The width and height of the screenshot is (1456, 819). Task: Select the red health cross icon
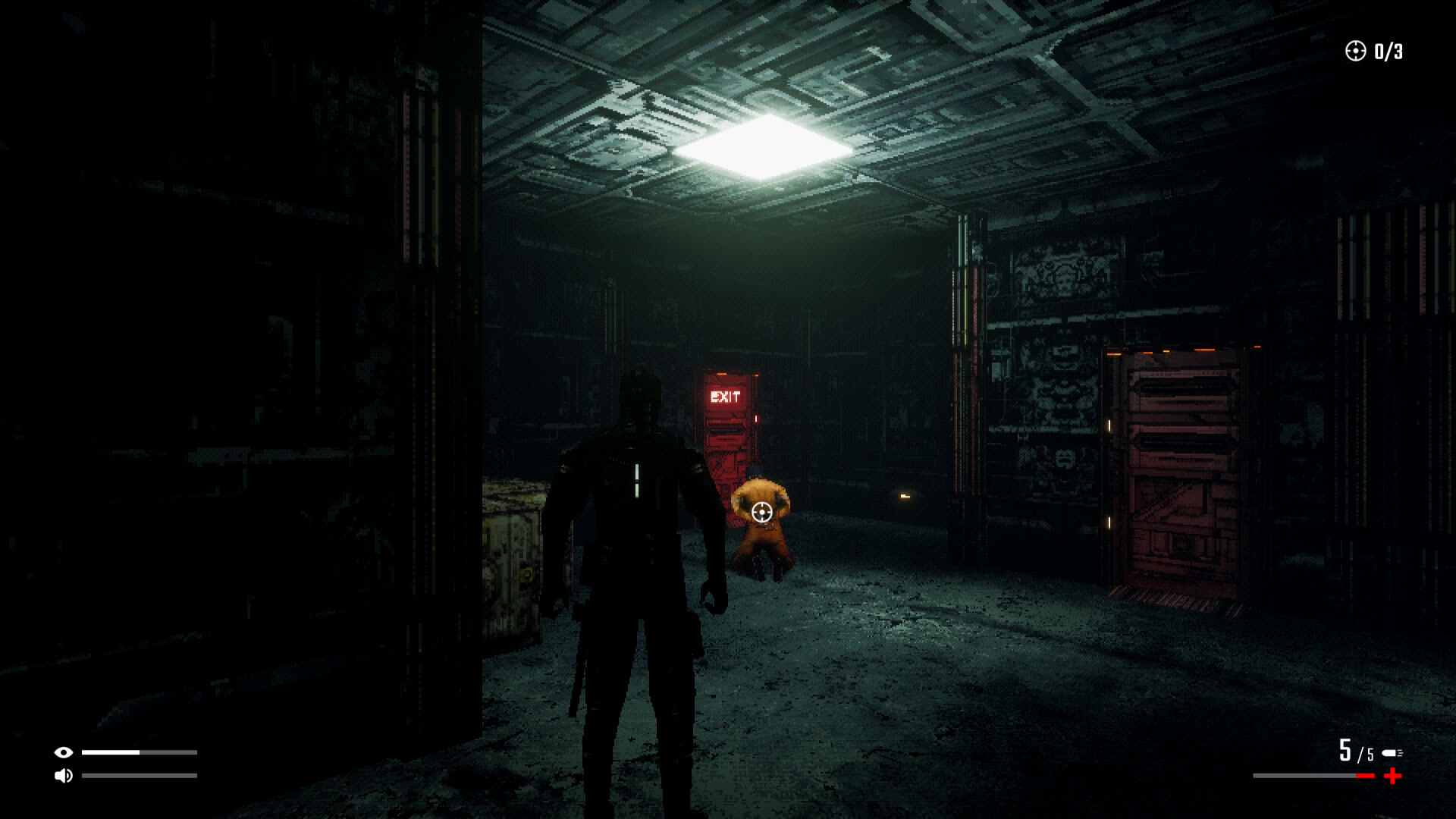click(1393, 776)
